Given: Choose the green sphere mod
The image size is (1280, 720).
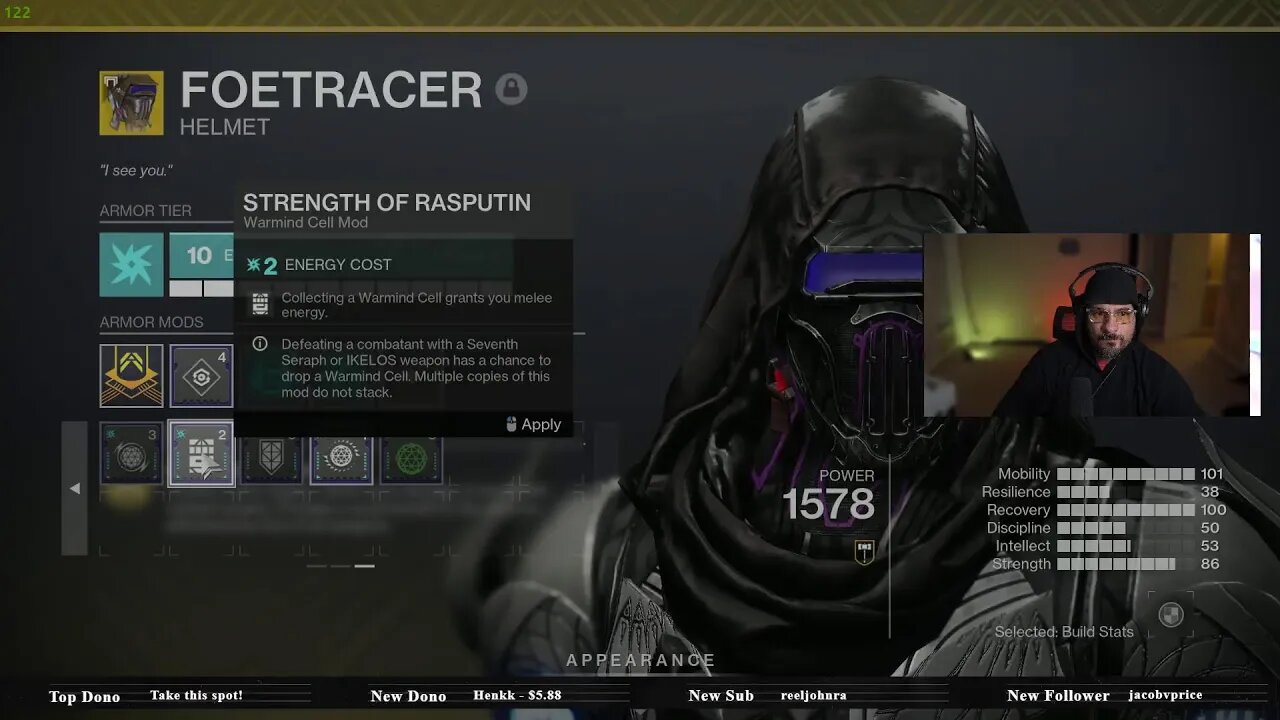Looking at the screenshot, I should tap(411, 456).
